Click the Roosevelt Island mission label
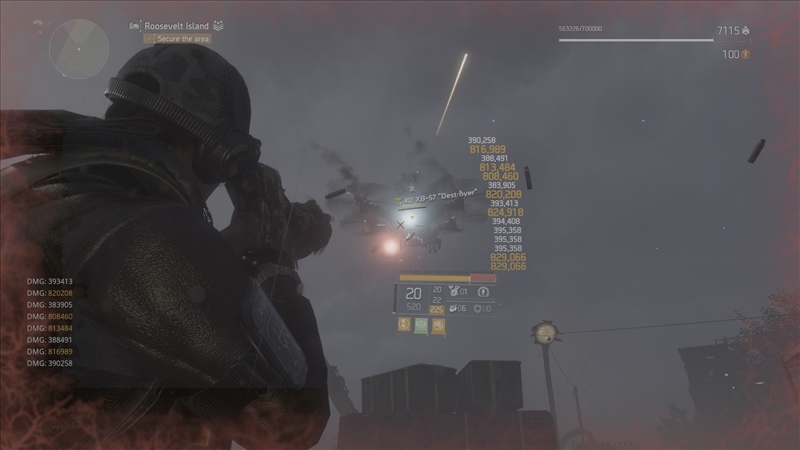 coord(172,24)
